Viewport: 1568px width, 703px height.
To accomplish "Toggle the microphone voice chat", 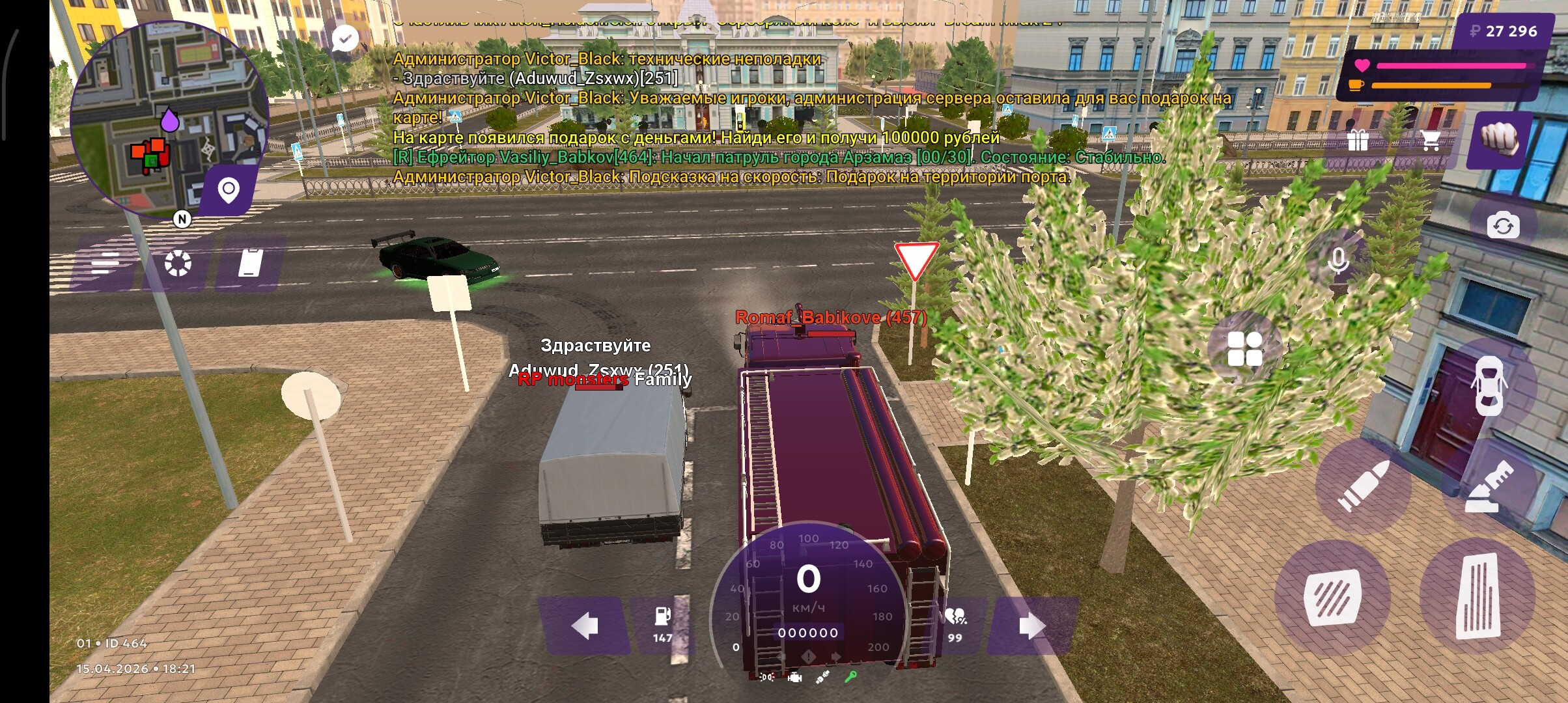I will click(1338, 260).
